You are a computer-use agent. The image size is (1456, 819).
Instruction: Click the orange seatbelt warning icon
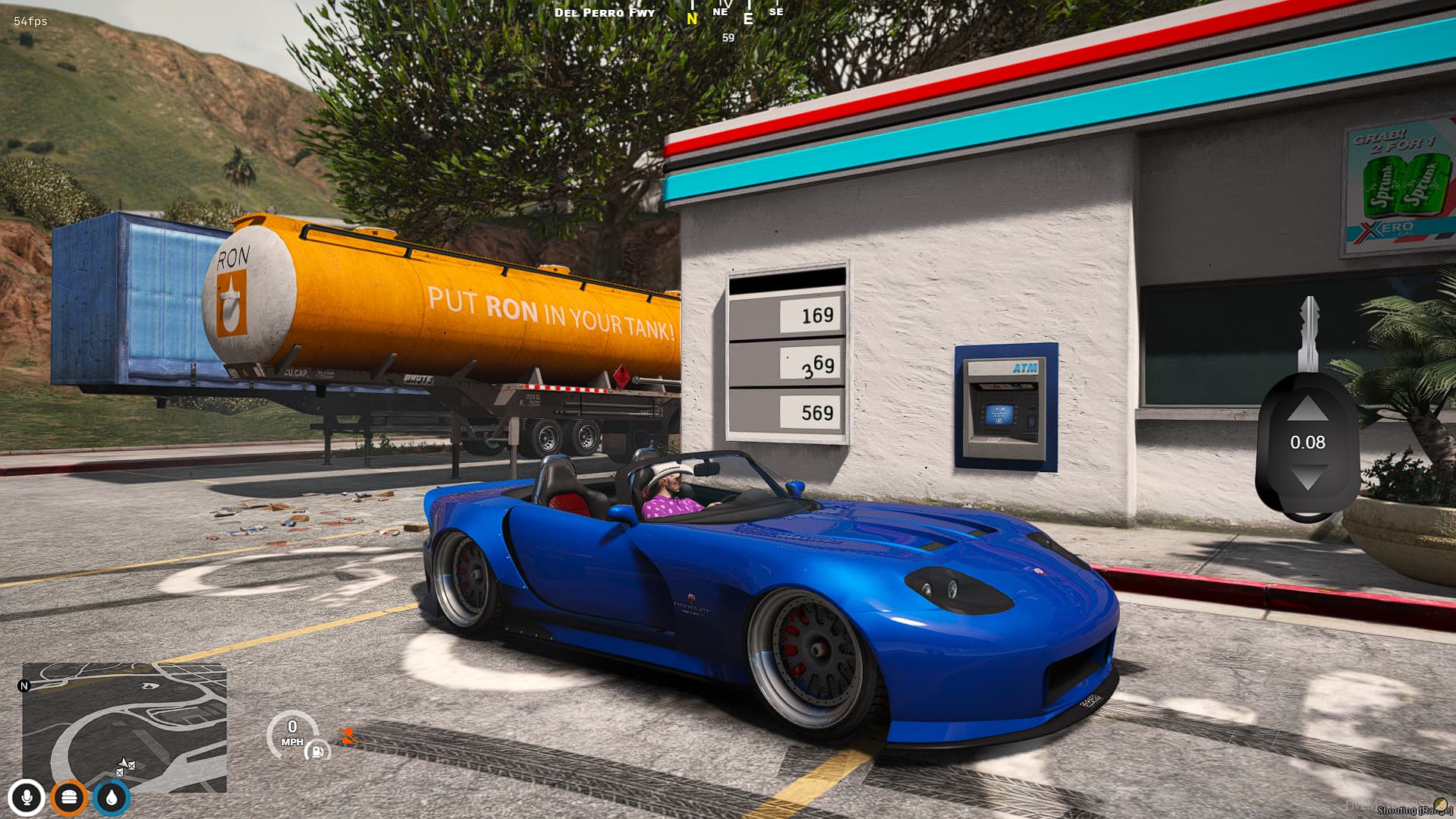click(347, 736)
